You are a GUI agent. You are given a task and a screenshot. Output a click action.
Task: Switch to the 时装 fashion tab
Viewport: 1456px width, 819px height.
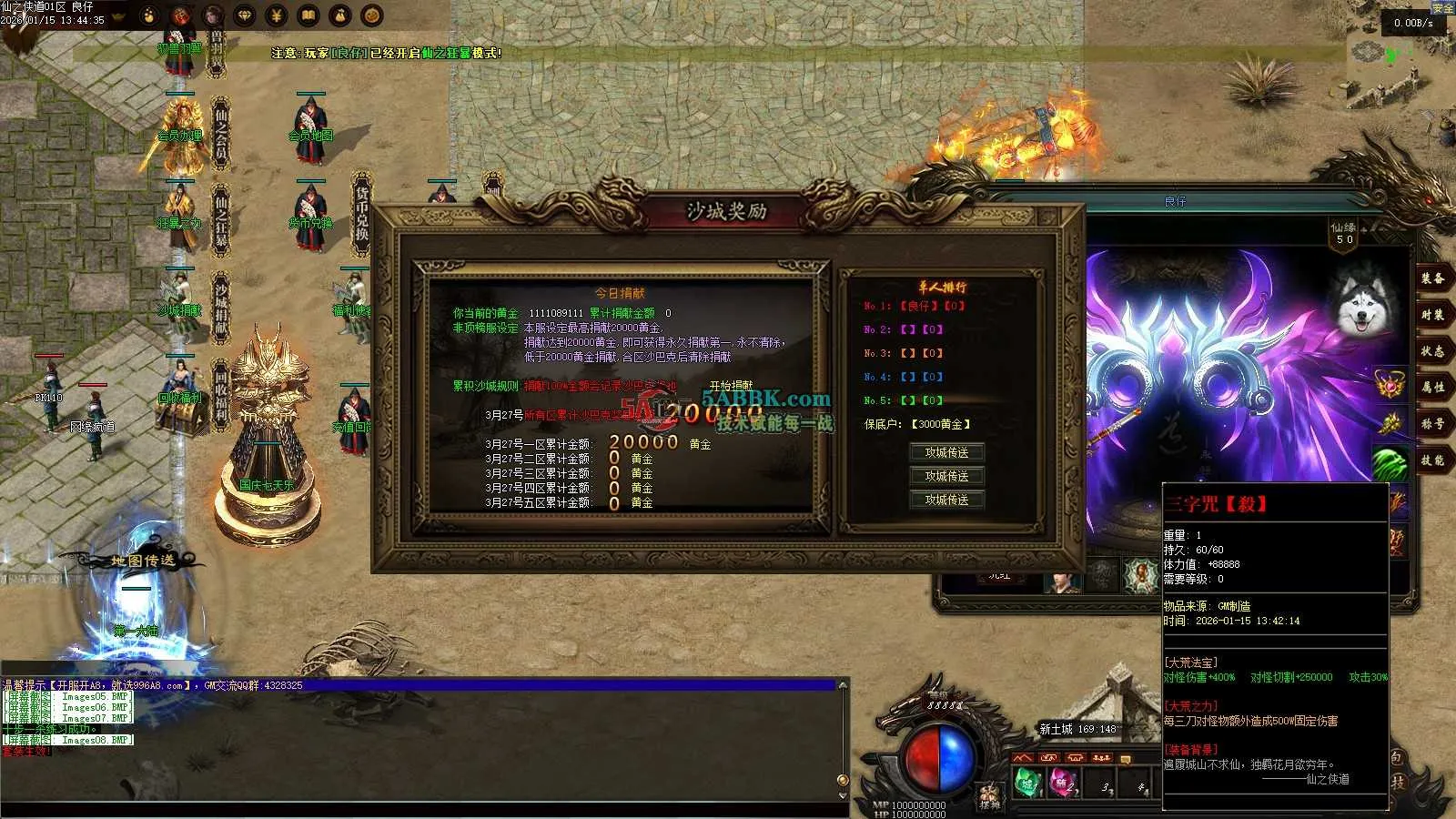(1432, 315)
